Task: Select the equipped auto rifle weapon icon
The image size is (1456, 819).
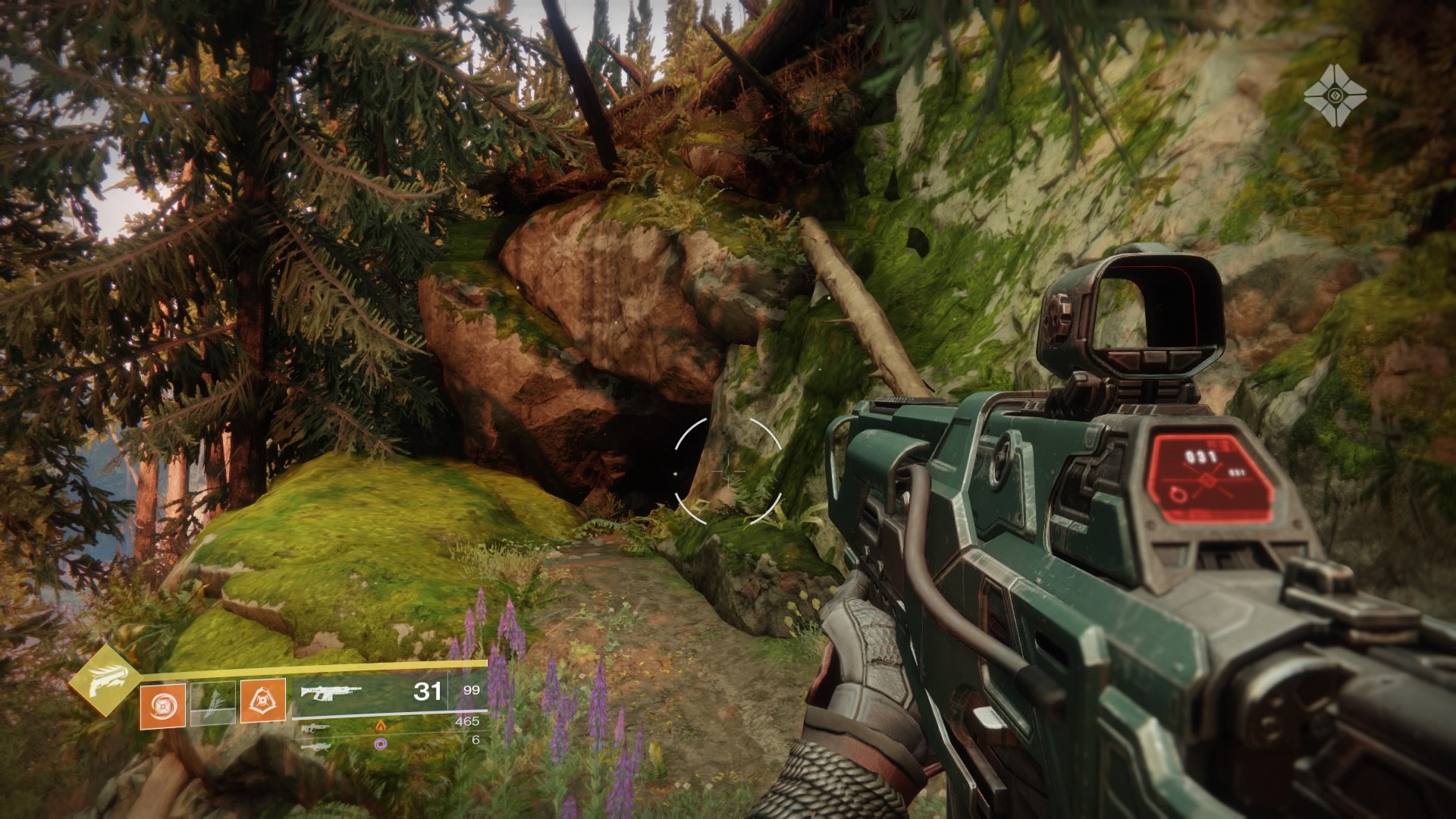Action: pos(331,692)
